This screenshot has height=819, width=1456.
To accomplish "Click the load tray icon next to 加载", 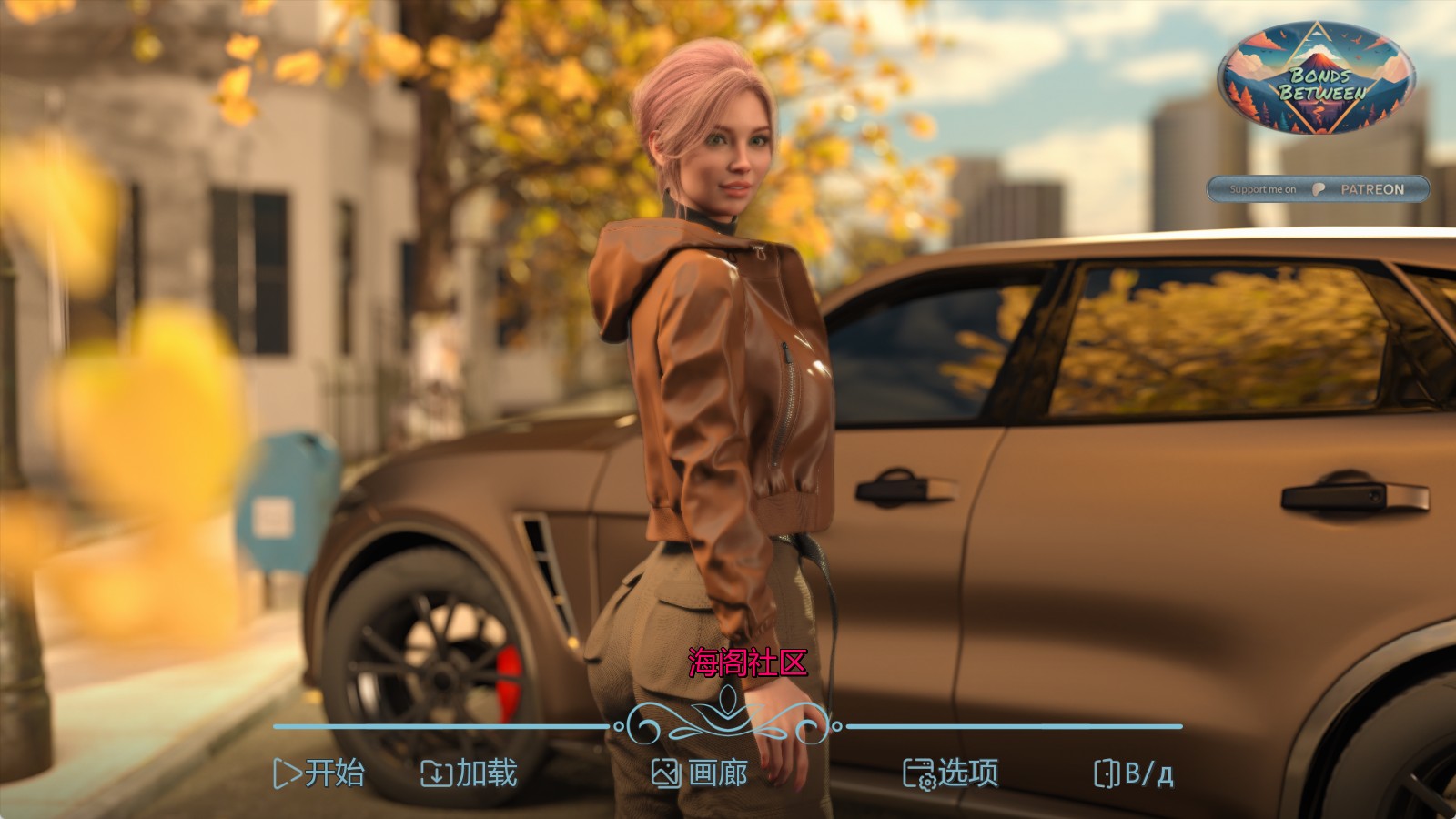I will pos(439,775).
